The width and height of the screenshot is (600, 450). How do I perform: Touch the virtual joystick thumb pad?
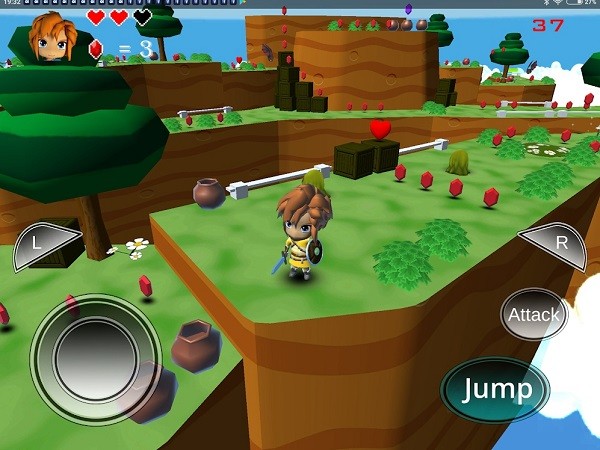click(x=96, y=358)
